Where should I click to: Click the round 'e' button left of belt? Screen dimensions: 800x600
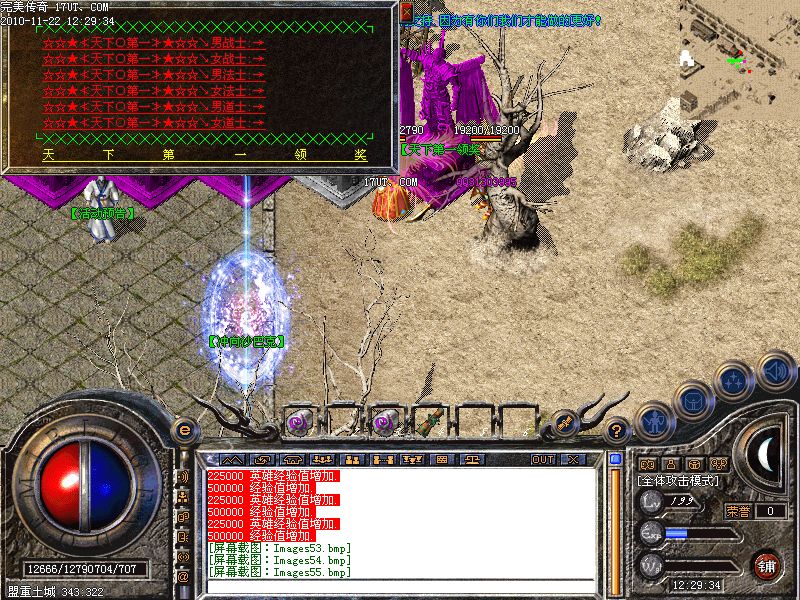pyautogui.click(x=184, y=429)
